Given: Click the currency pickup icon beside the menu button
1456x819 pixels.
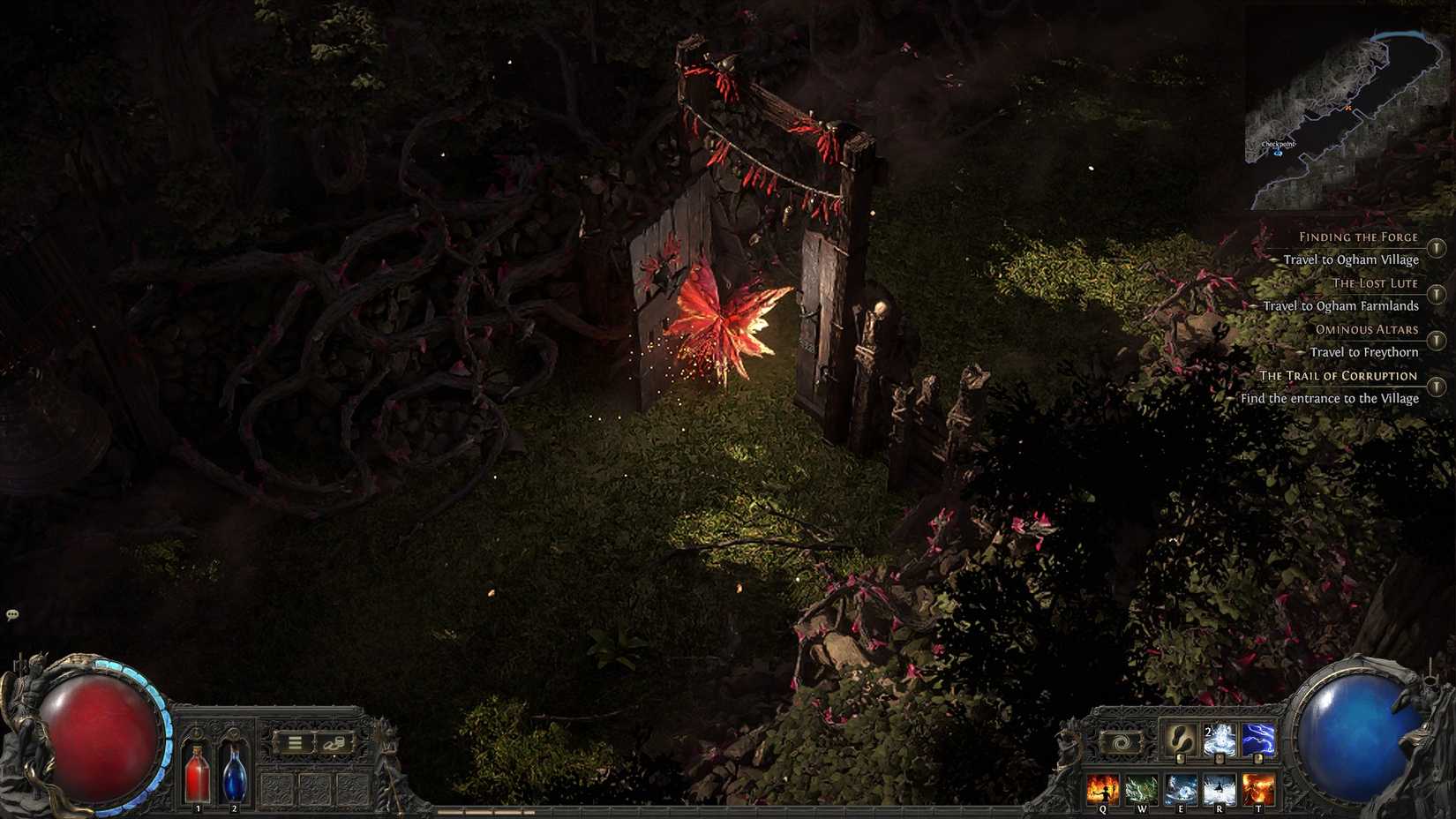Looking at the screenshot, I should pos(334,743).
